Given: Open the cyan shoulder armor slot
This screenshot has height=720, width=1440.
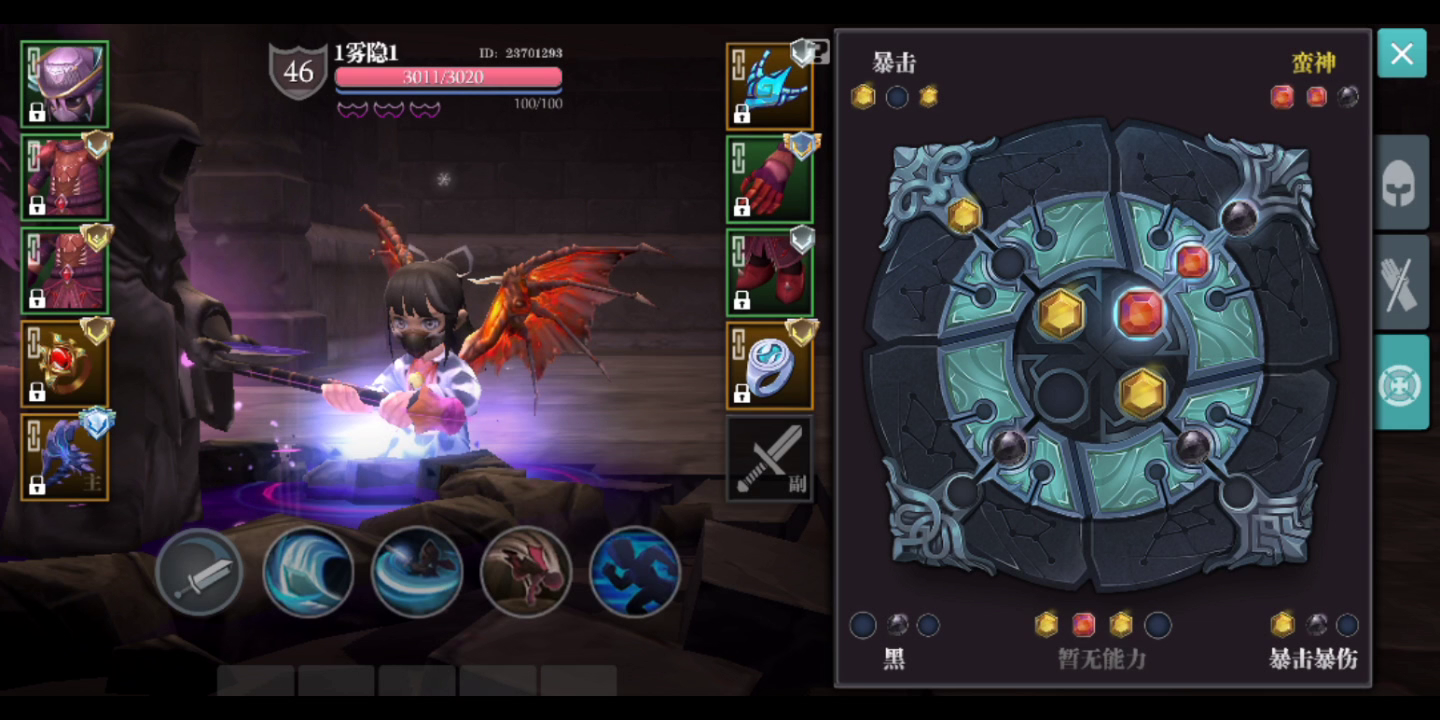Looking at the screenshot, I should point(769,86).
